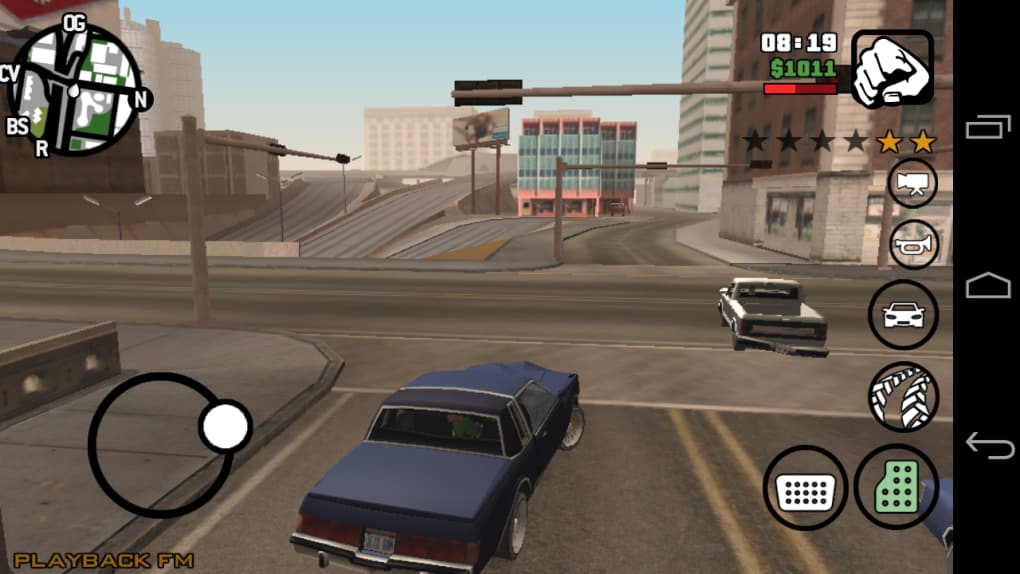Tap the Android back arrow
Viewport: 1020px width, 574px height.
tap(987, 445)
